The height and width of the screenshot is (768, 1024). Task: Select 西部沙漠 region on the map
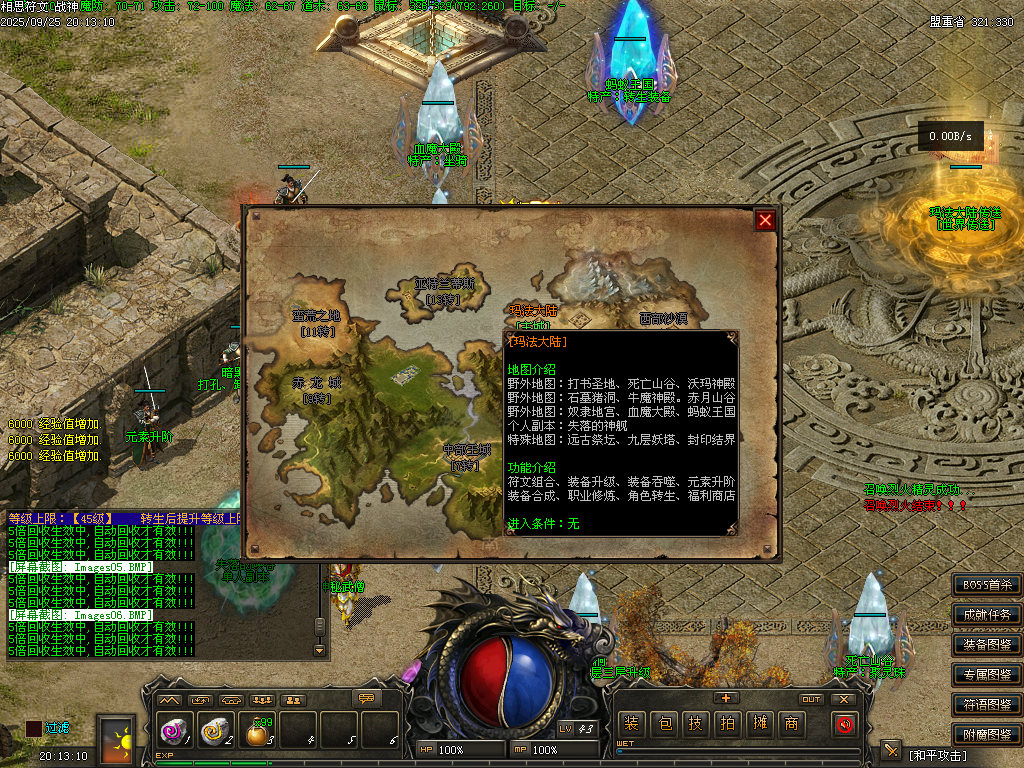tap(663, 319)
